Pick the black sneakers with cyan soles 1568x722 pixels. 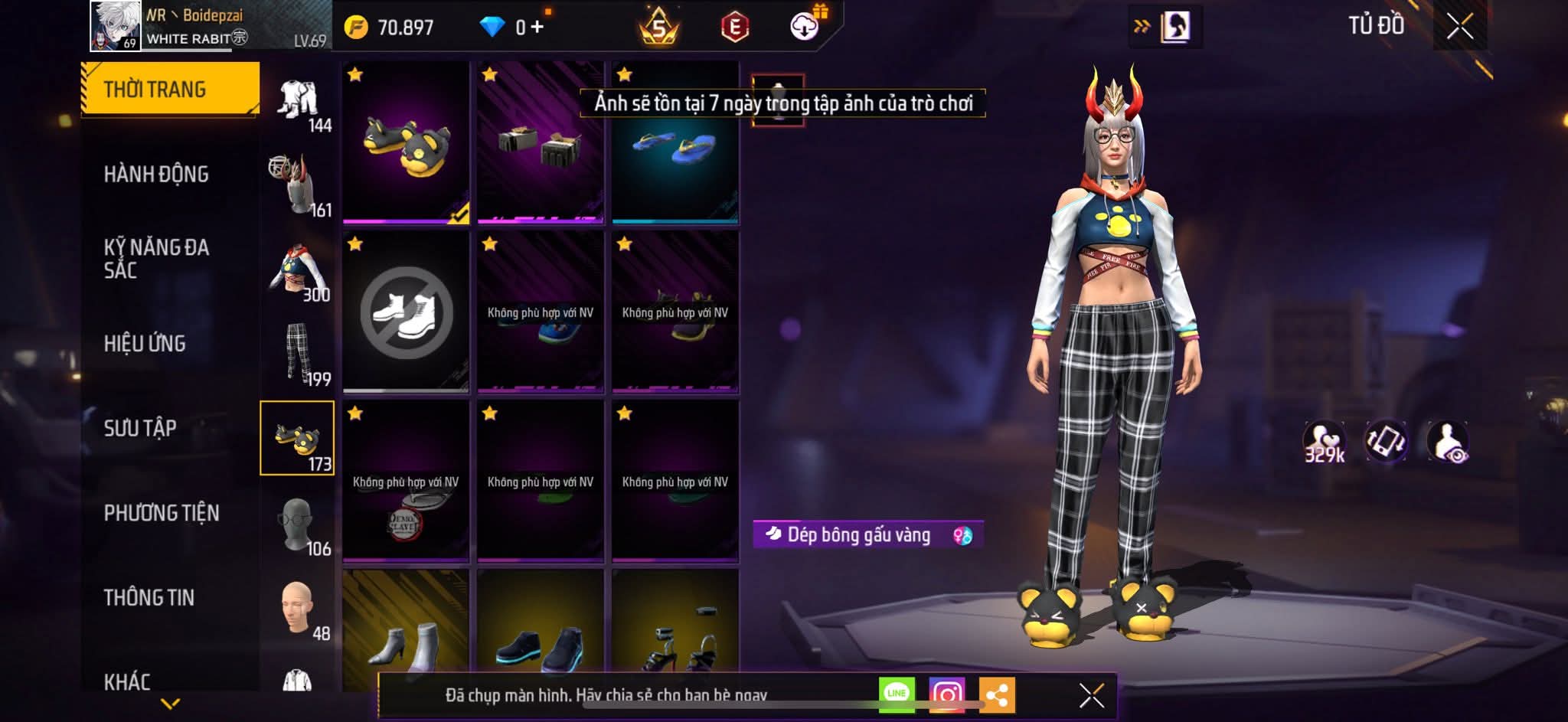tap(541, 639)
